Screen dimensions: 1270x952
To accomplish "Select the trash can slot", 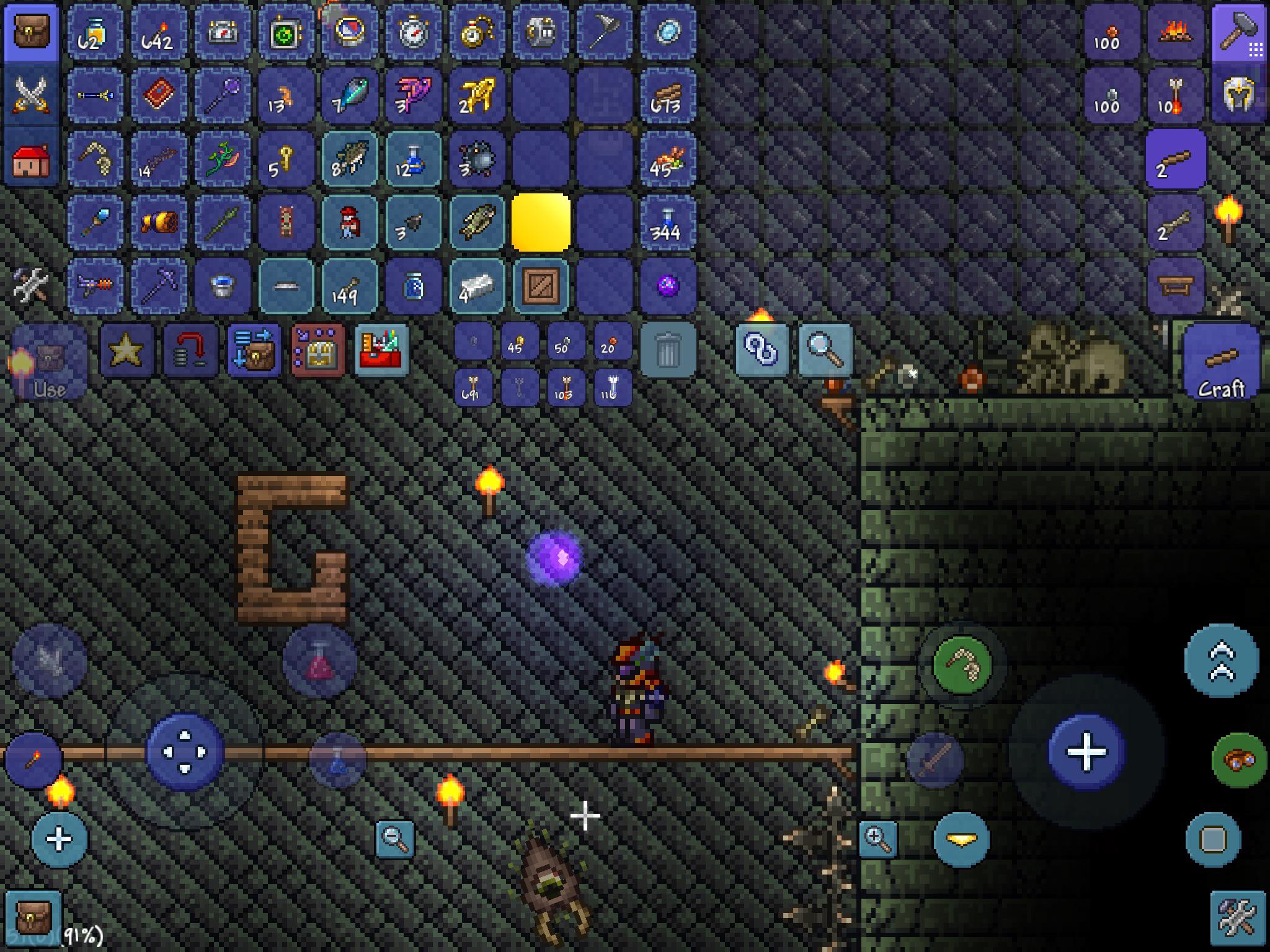I will coord(668,351).
